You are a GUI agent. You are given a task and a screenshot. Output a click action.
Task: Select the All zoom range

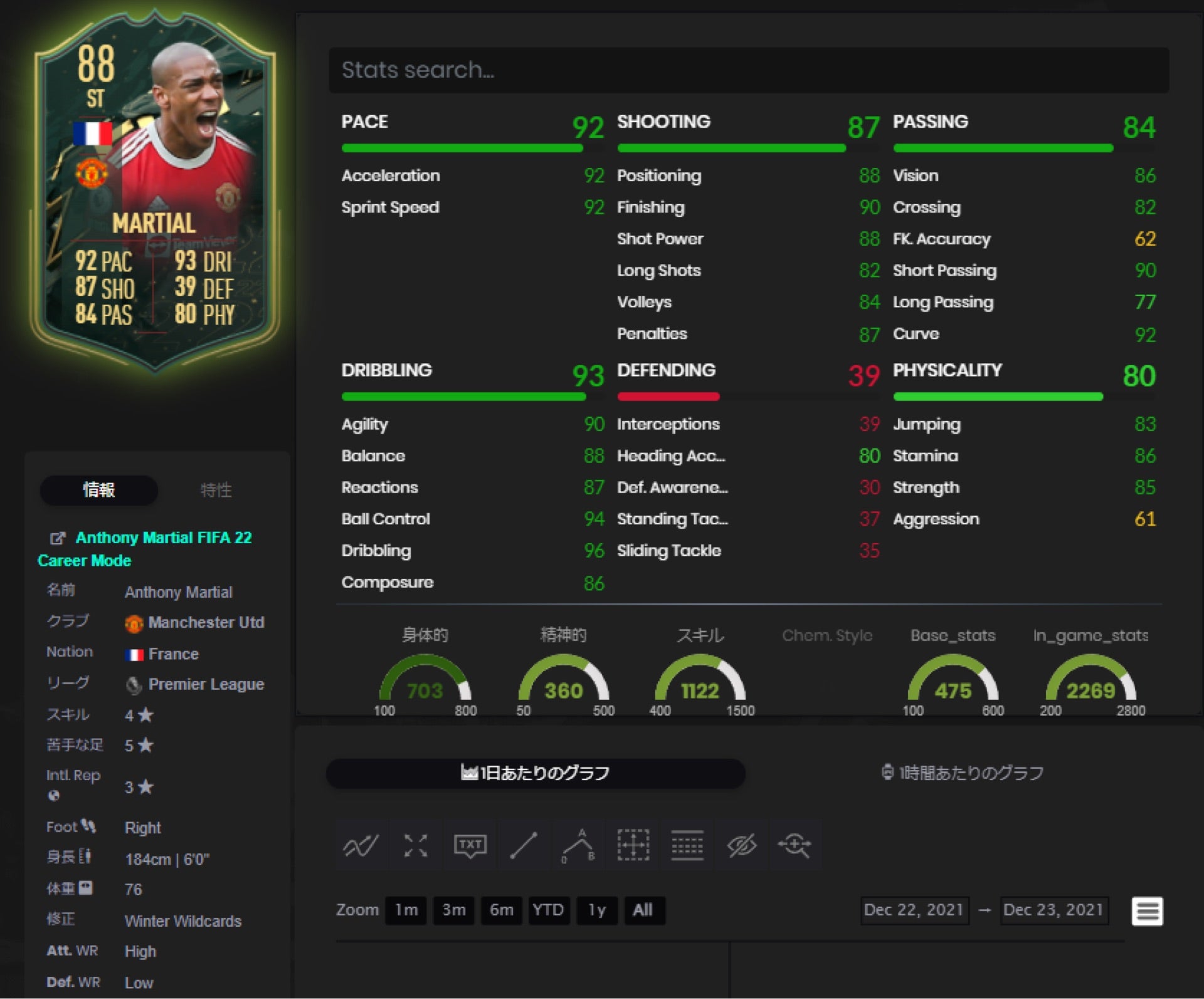[x=643, y=910]
